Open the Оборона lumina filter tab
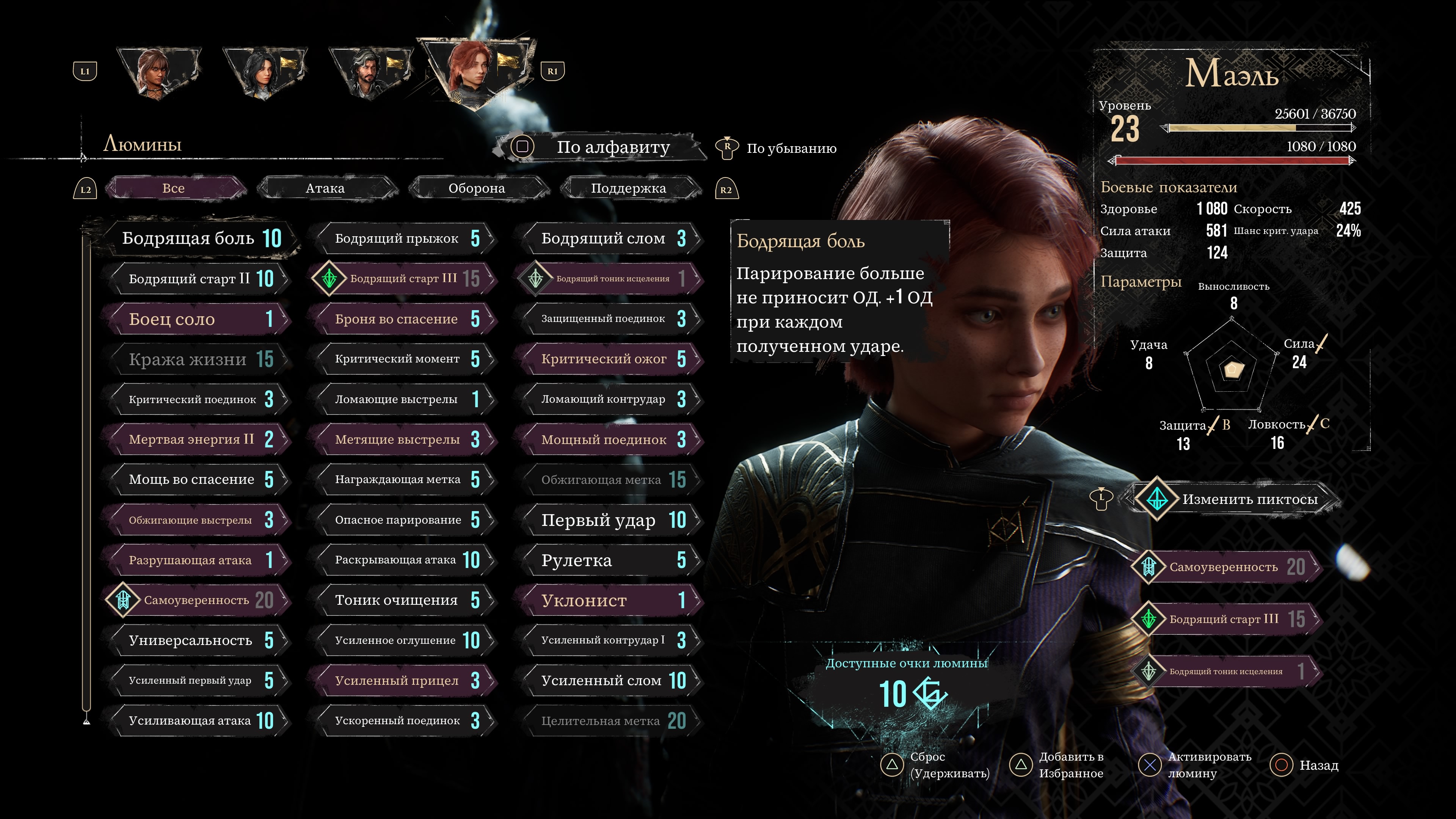1456x819 pixels. 477,188
